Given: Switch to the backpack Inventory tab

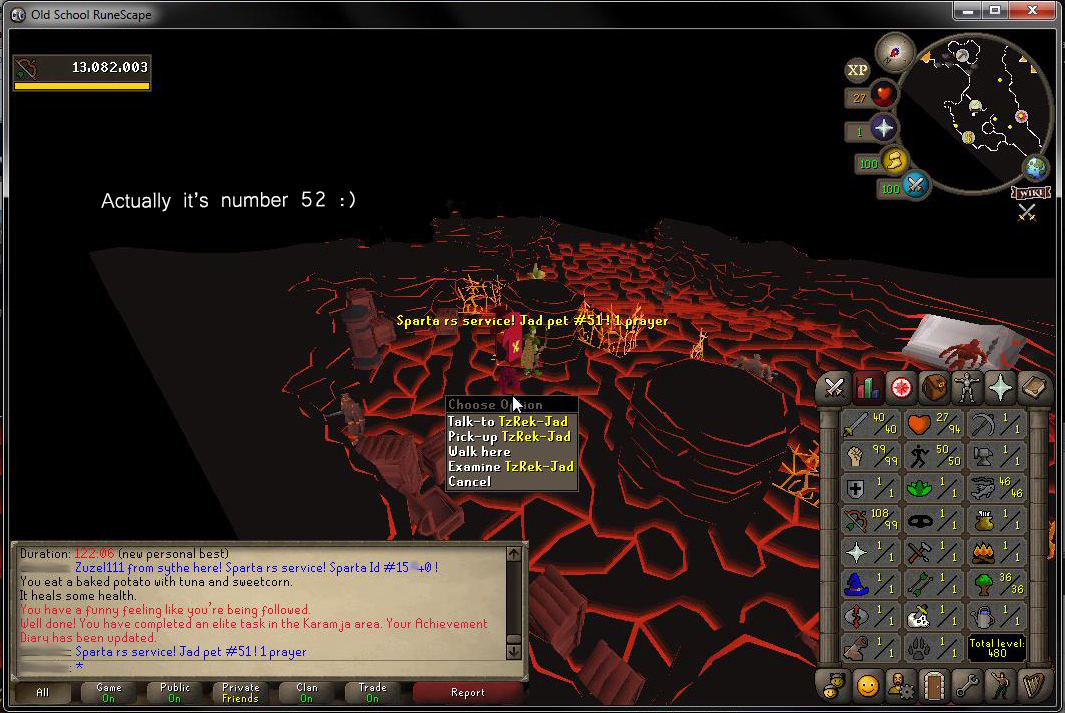Looking at the screenshot, I should (934, 387).
